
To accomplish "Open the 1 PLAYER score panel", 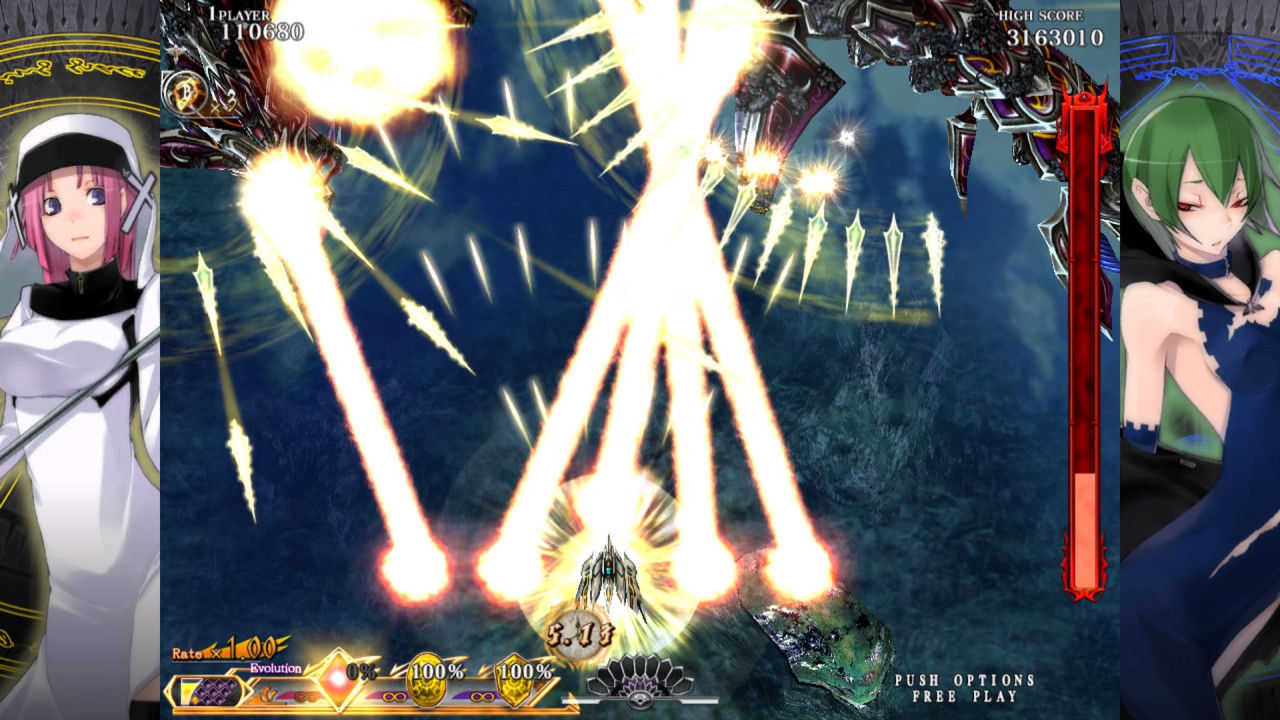I will click(240, 16).
